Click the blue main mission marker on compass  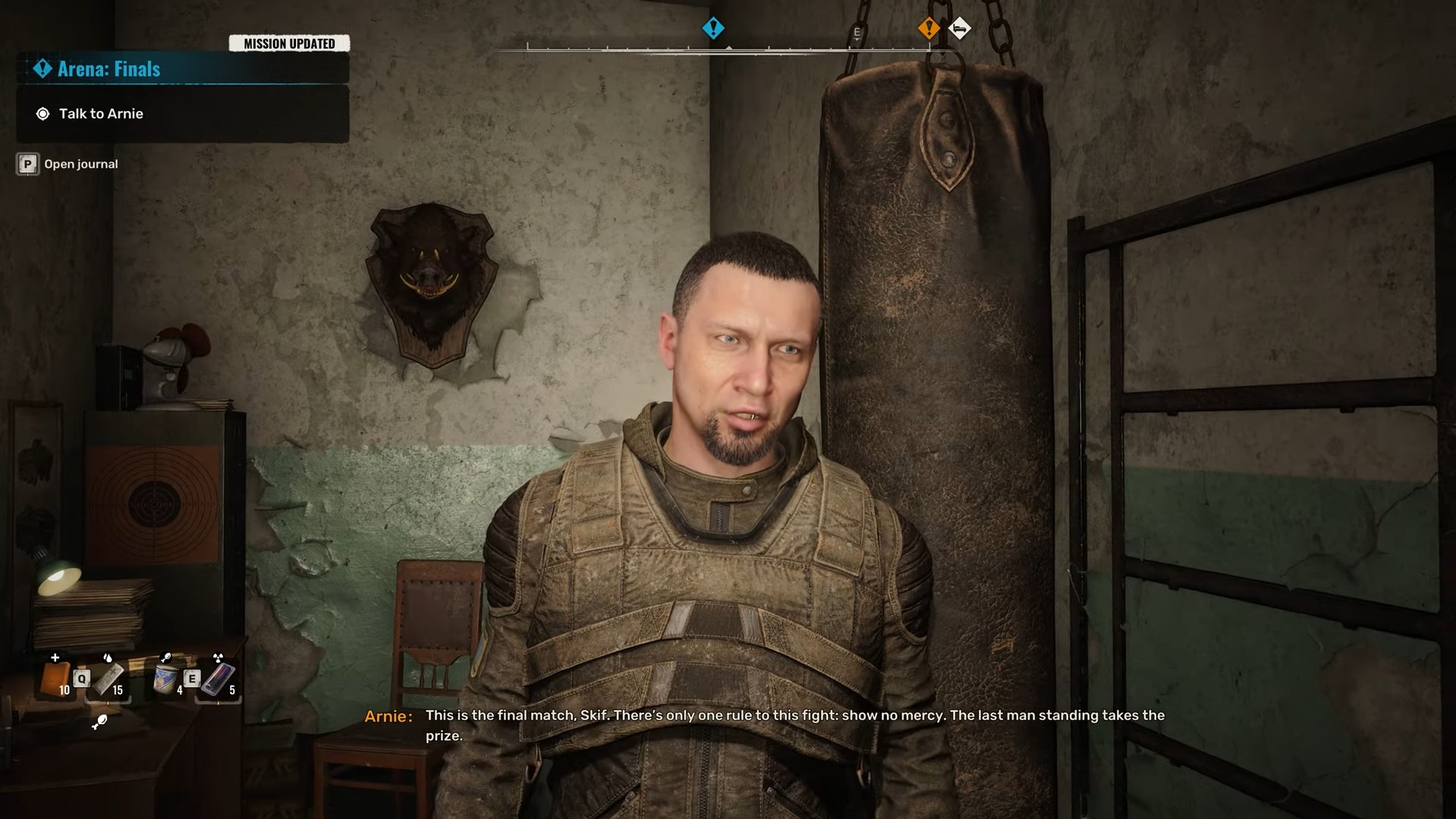pos(713,27)
